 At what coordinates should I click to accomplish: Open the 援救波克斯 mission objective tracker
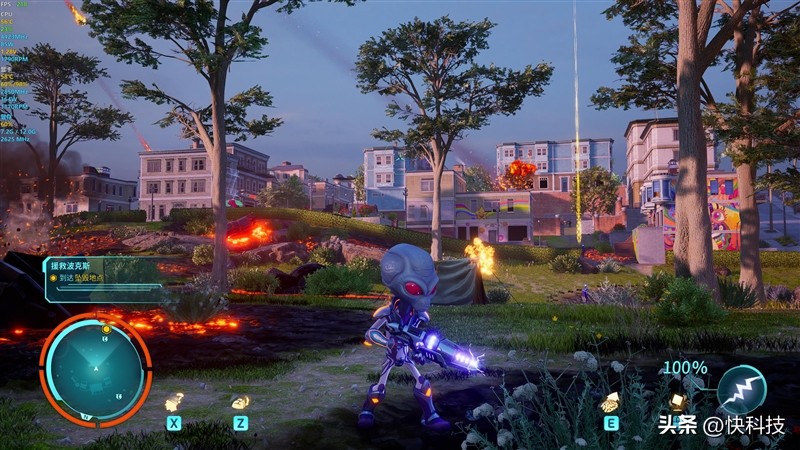coord(98,272)
